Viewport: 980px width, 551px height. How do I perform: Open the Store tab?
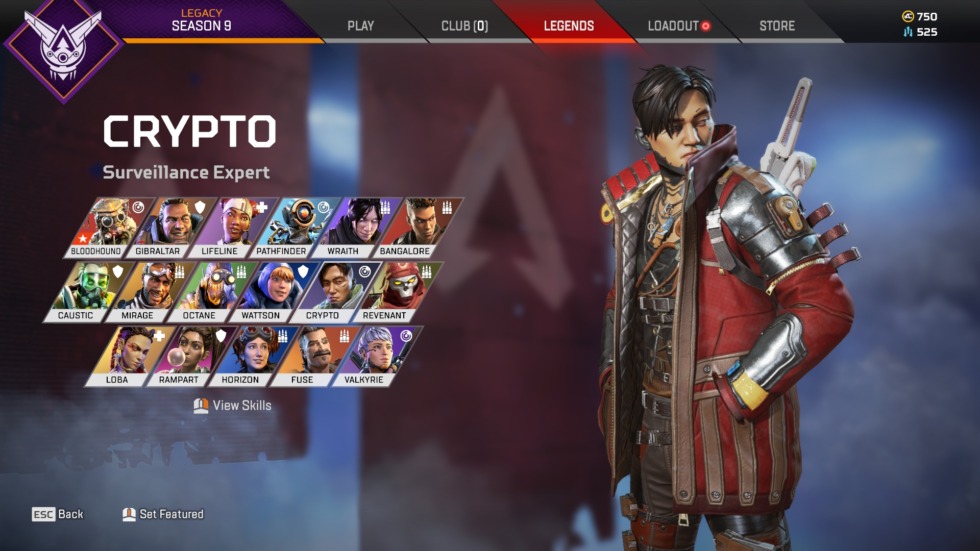(x=777, y=25)
